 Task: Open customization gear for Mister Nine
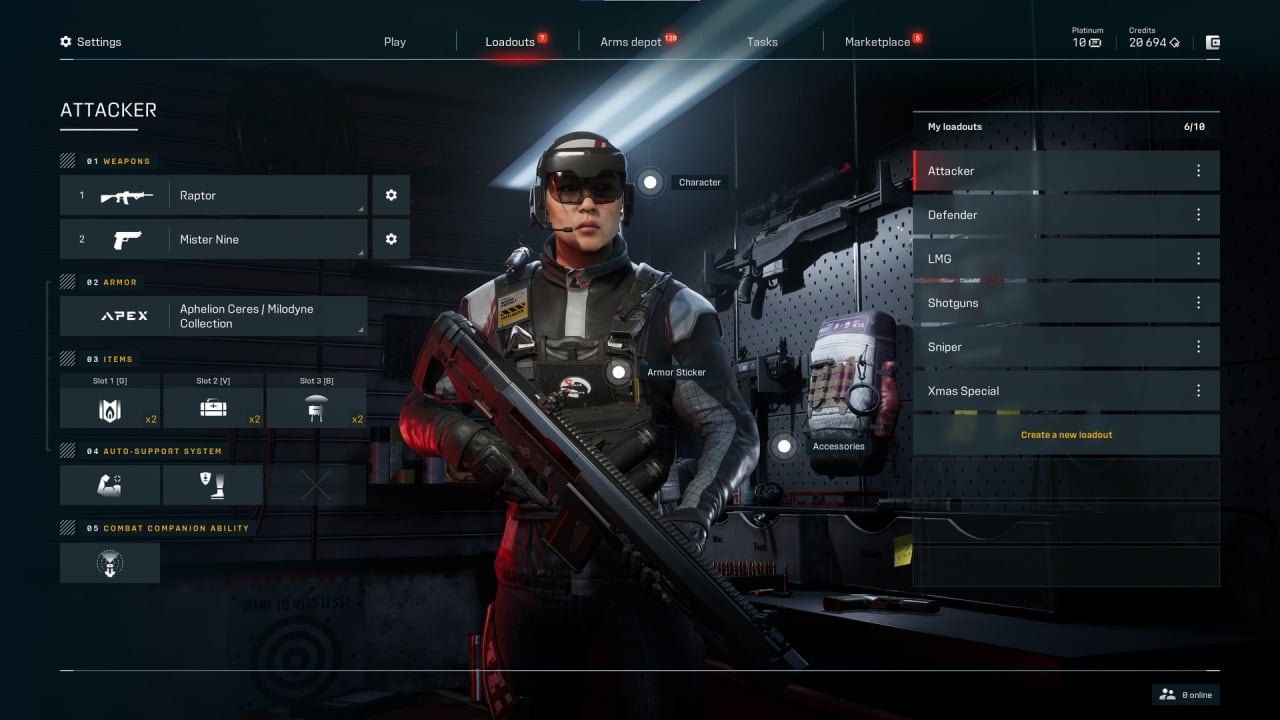[x=391, y=239]
